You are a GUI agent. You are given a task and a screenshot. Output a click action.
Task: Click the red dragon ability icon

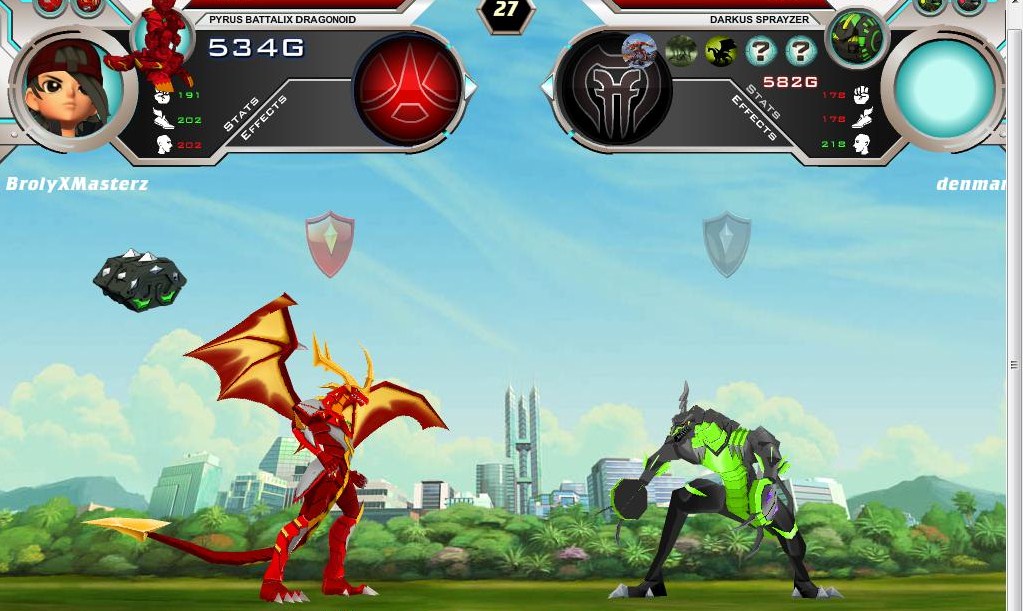click(x=639, y=49)
